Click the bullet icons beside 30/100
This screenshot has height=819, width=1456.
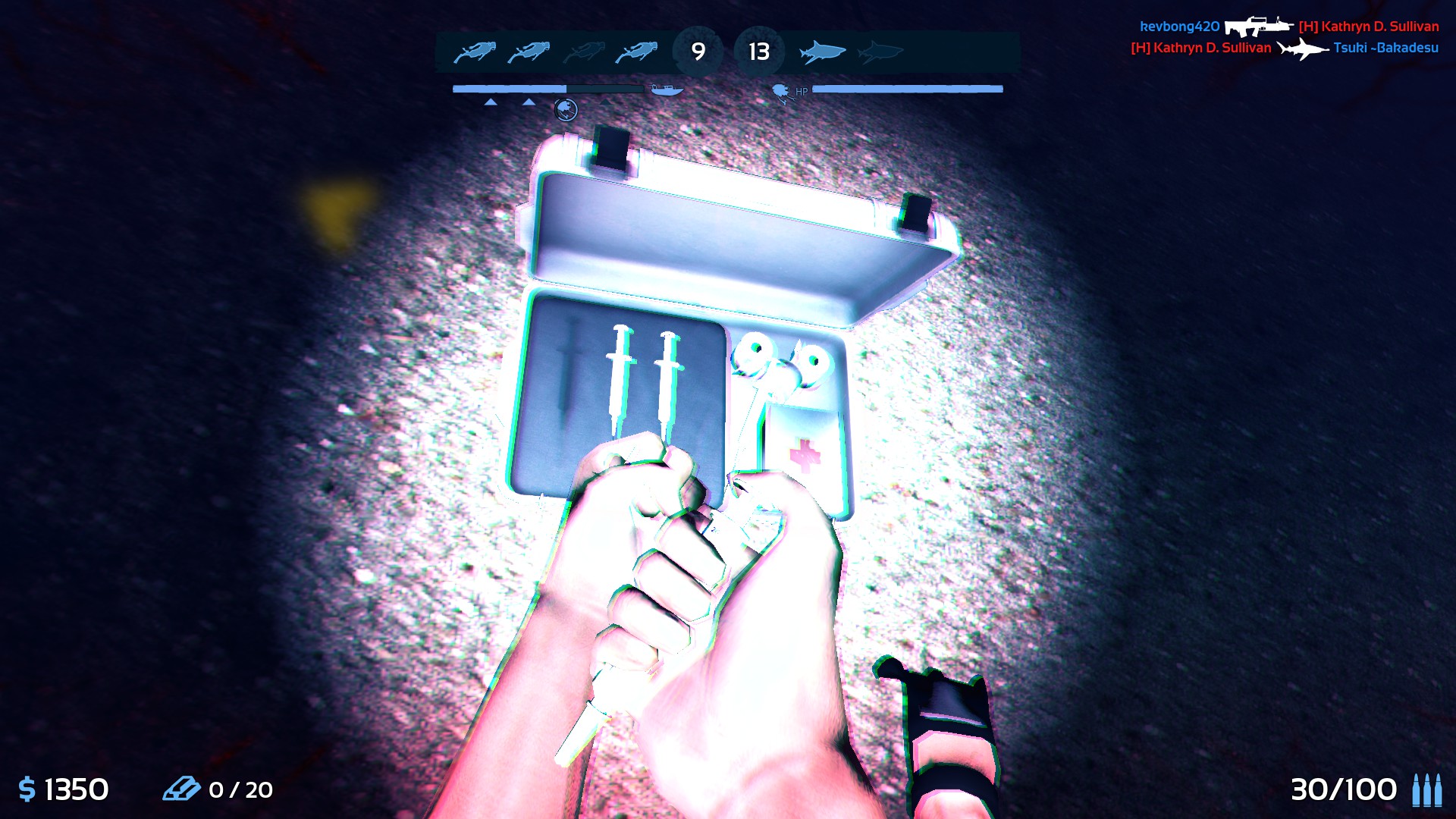[x=1427, y=790]
